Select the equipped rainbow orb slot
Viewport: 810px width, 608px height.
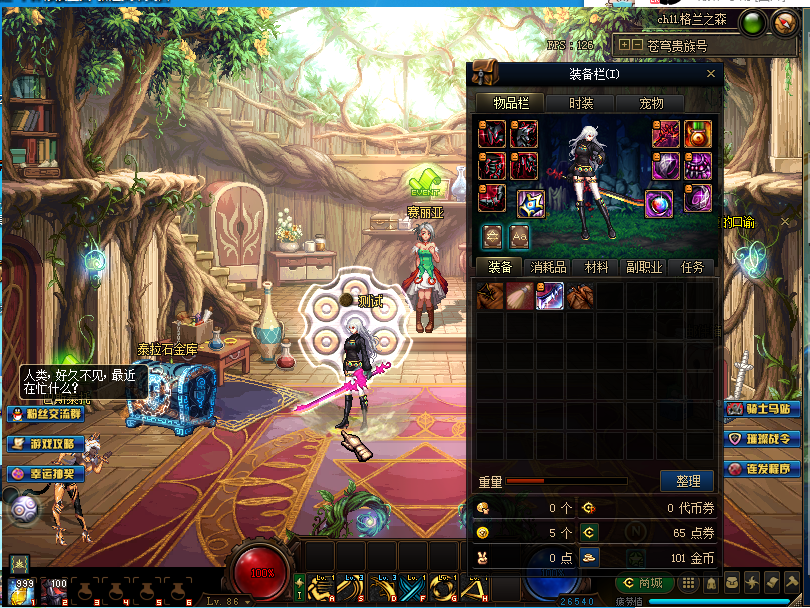(x=658, y=203)
